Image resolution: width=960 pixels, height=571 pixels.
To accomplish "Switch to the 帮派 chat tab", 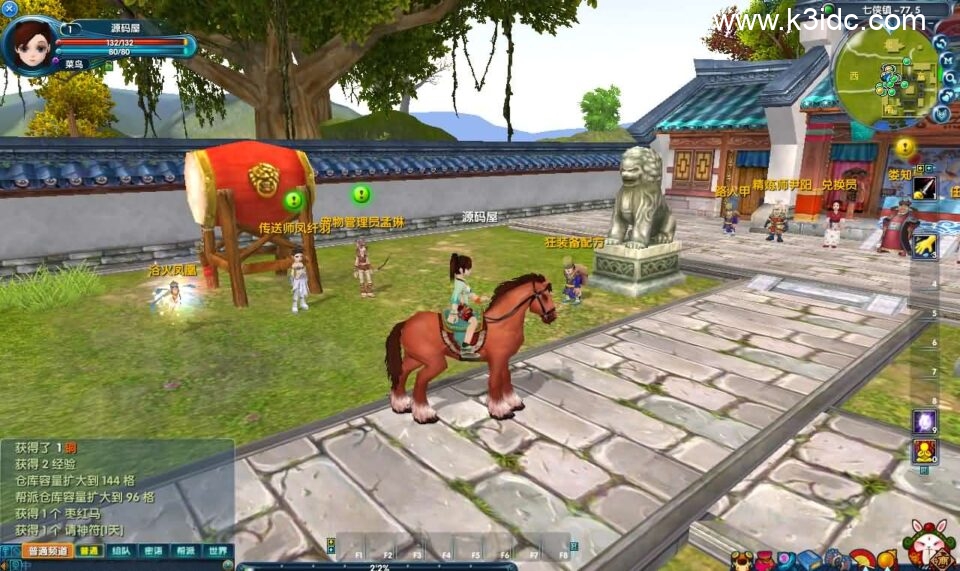I will [x=184, y=551].
